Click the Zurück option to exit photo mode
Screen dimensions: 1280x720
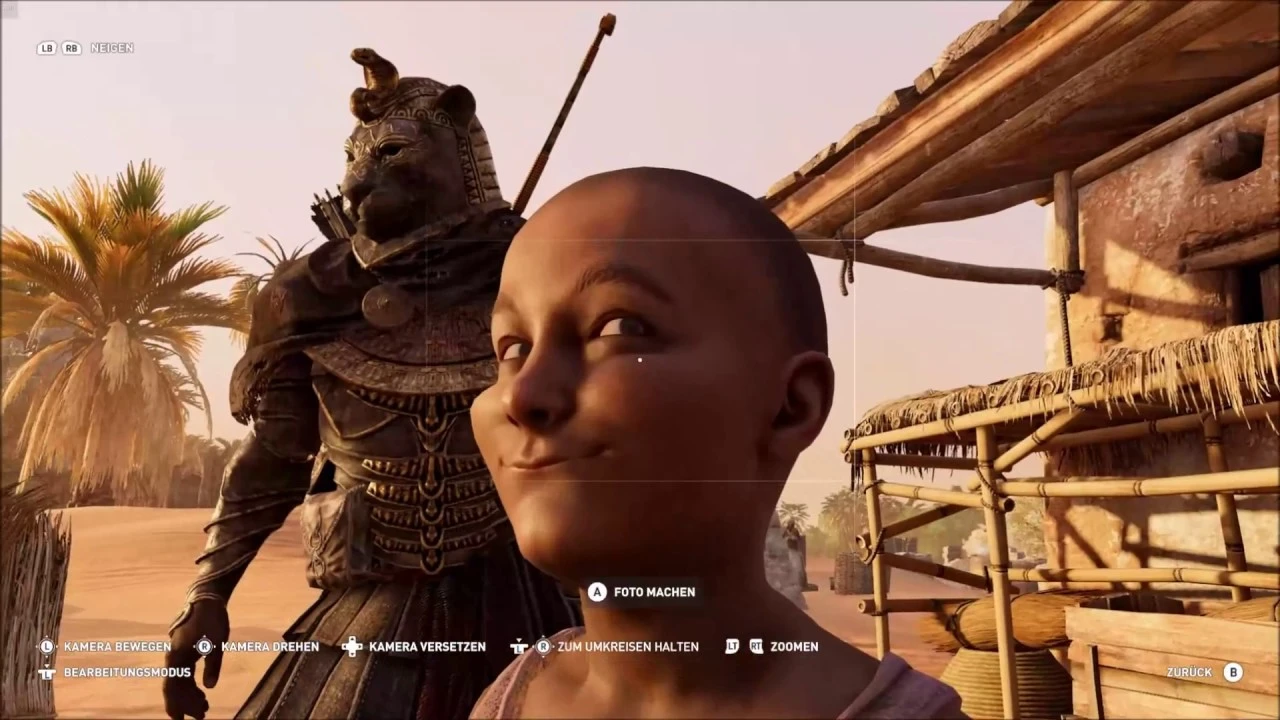pos(1188,672)
